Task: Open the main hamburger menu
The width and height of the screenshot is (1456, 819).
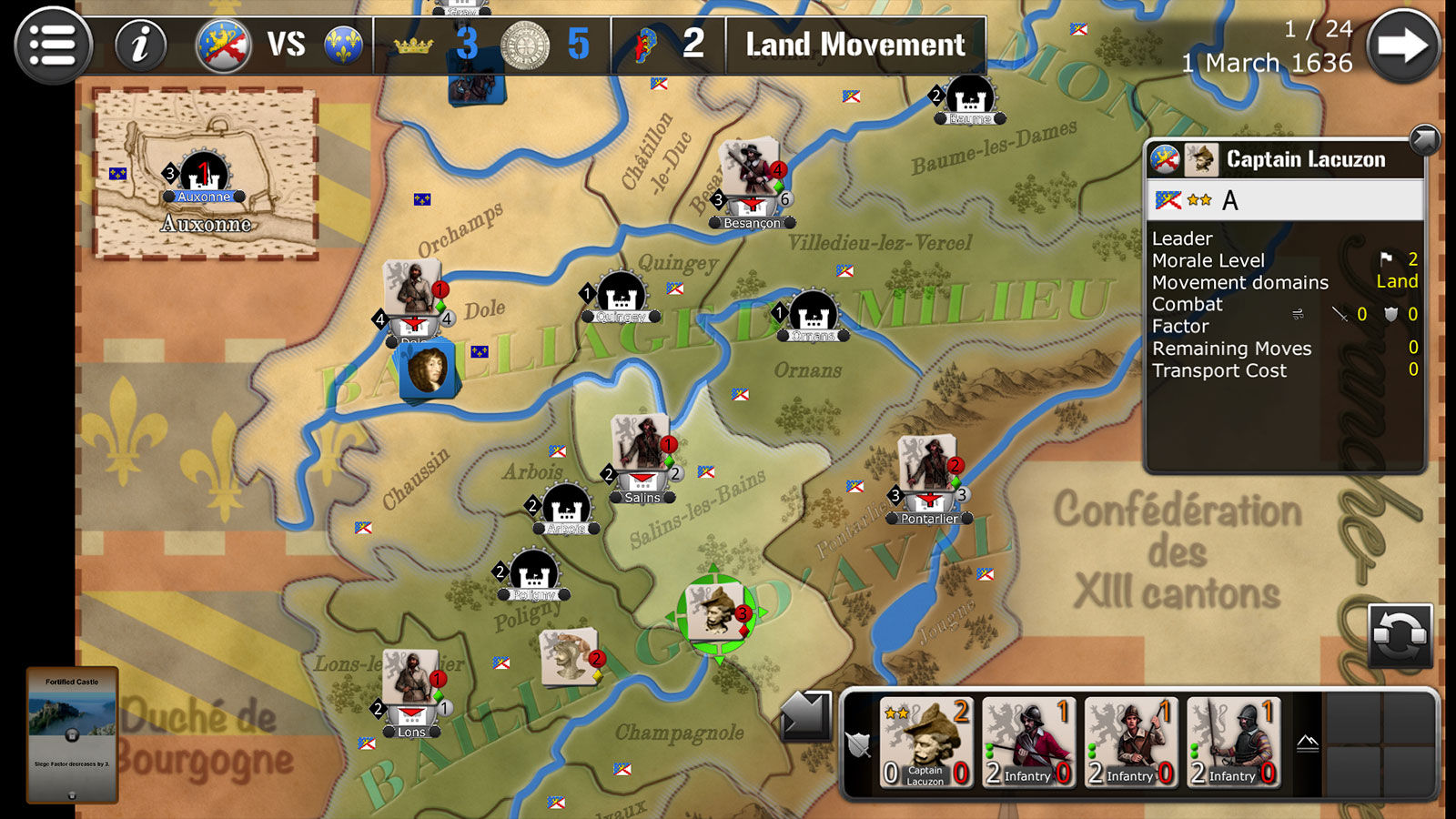Action: [53, 45]
